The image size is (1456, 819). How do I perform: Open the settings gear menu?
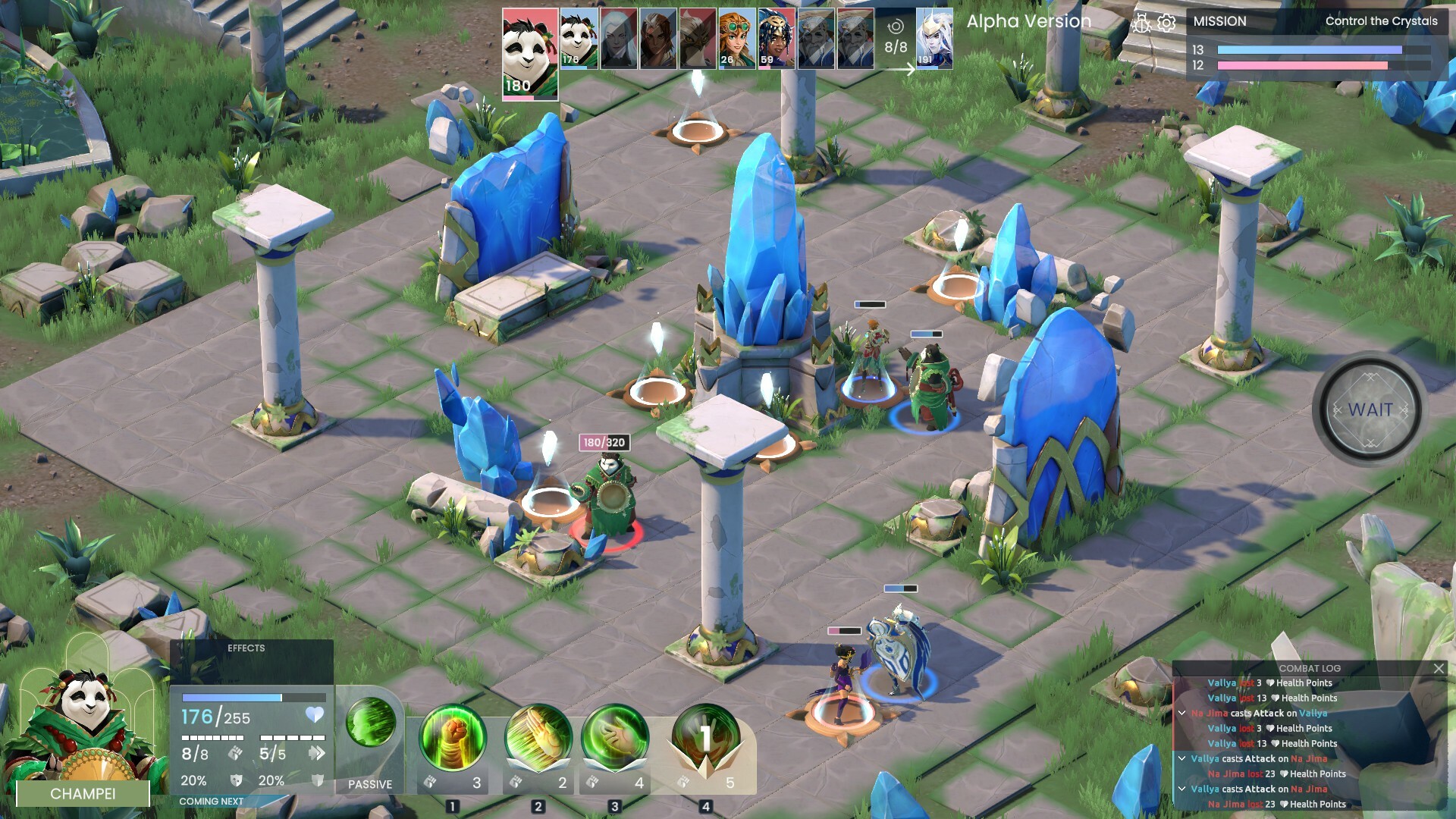(1166, 24)
